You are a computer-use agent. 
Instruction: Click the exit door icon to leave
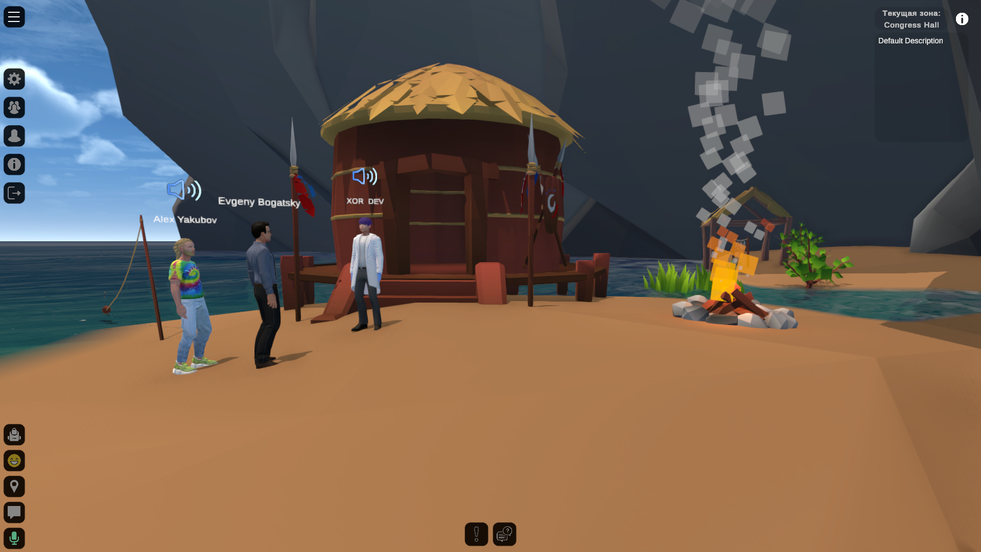click(14, 193)
